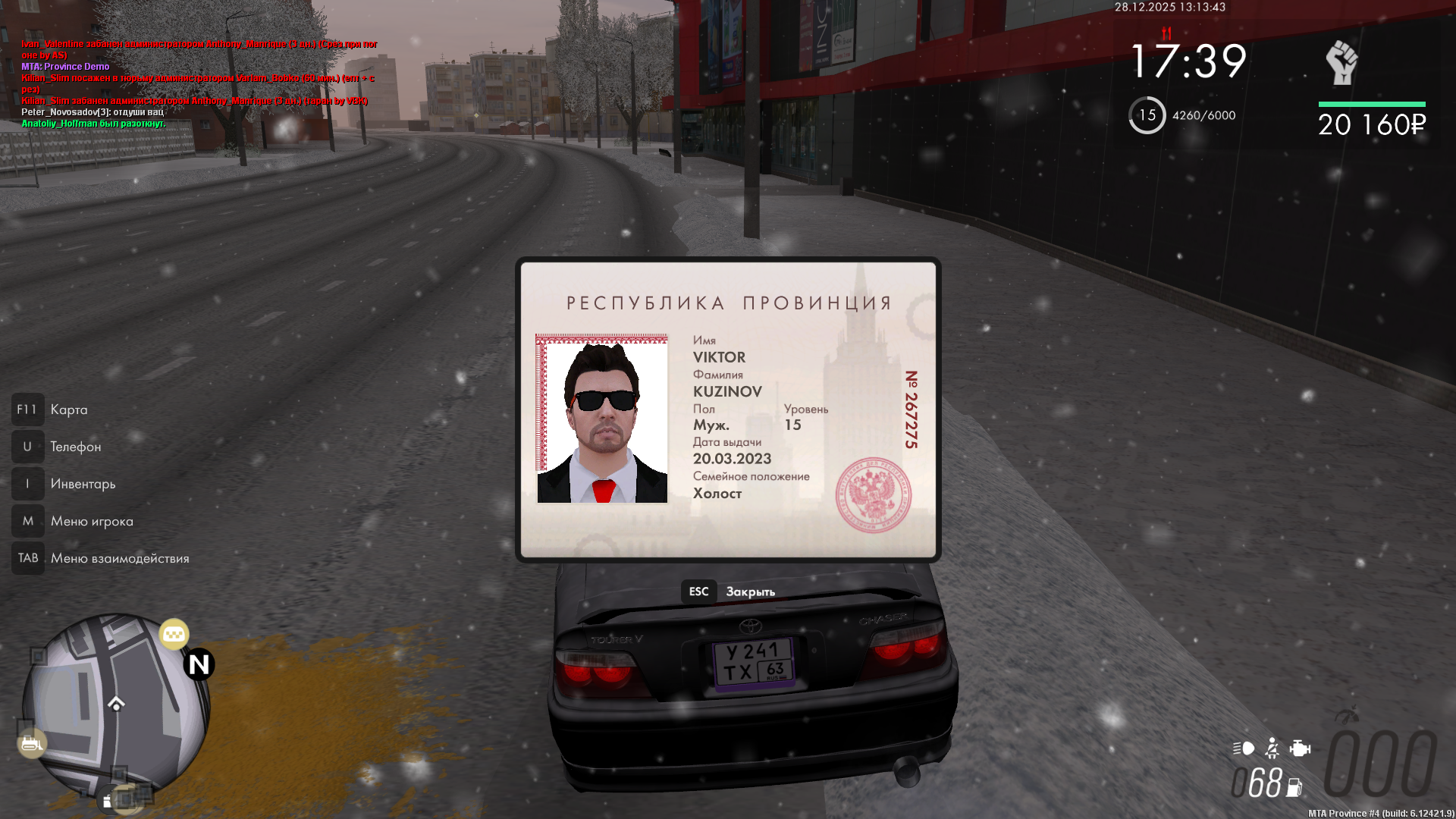Click the N compass marker on the minimap

click(199, 664)
